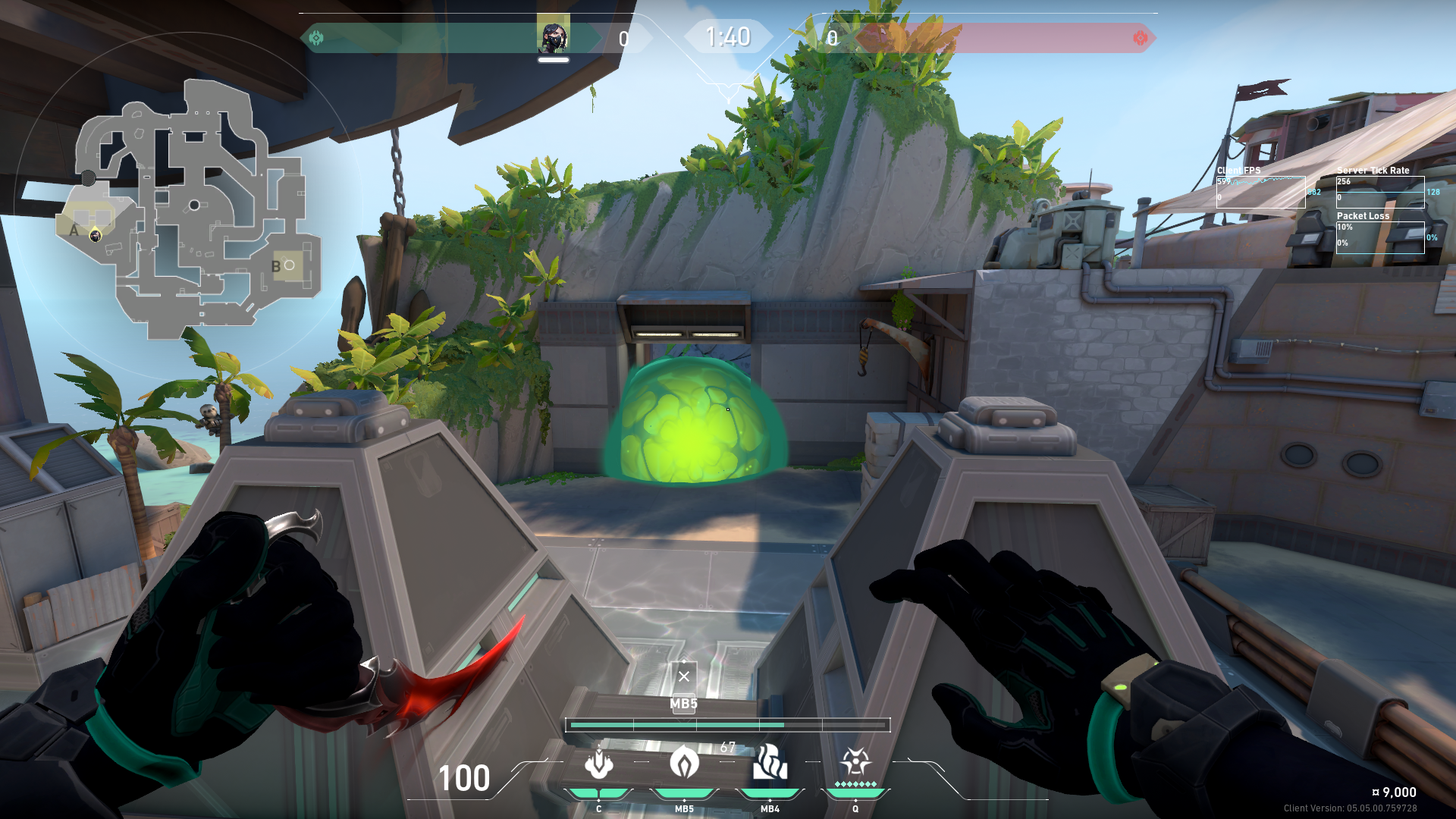Select the A site marker on minimap

[x=74, y=230]
